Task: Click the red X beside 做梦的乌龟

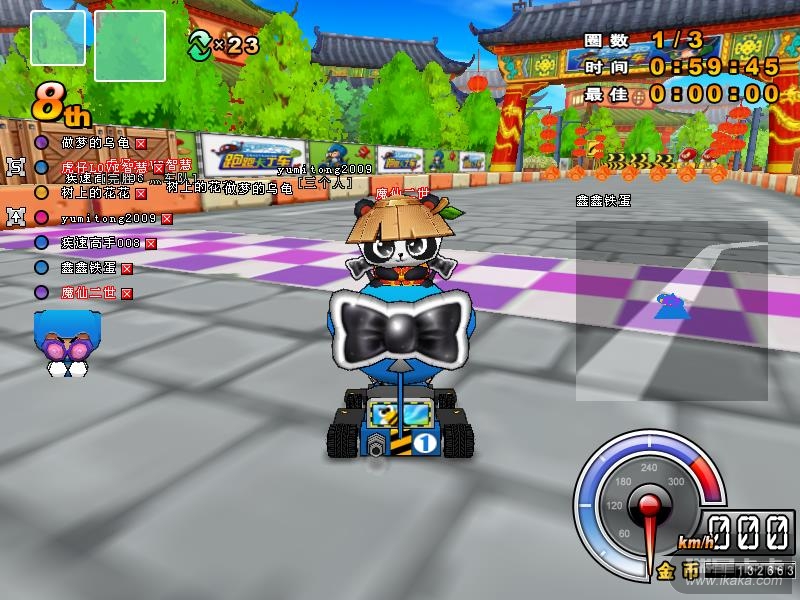Action: [x=141, y=144]
